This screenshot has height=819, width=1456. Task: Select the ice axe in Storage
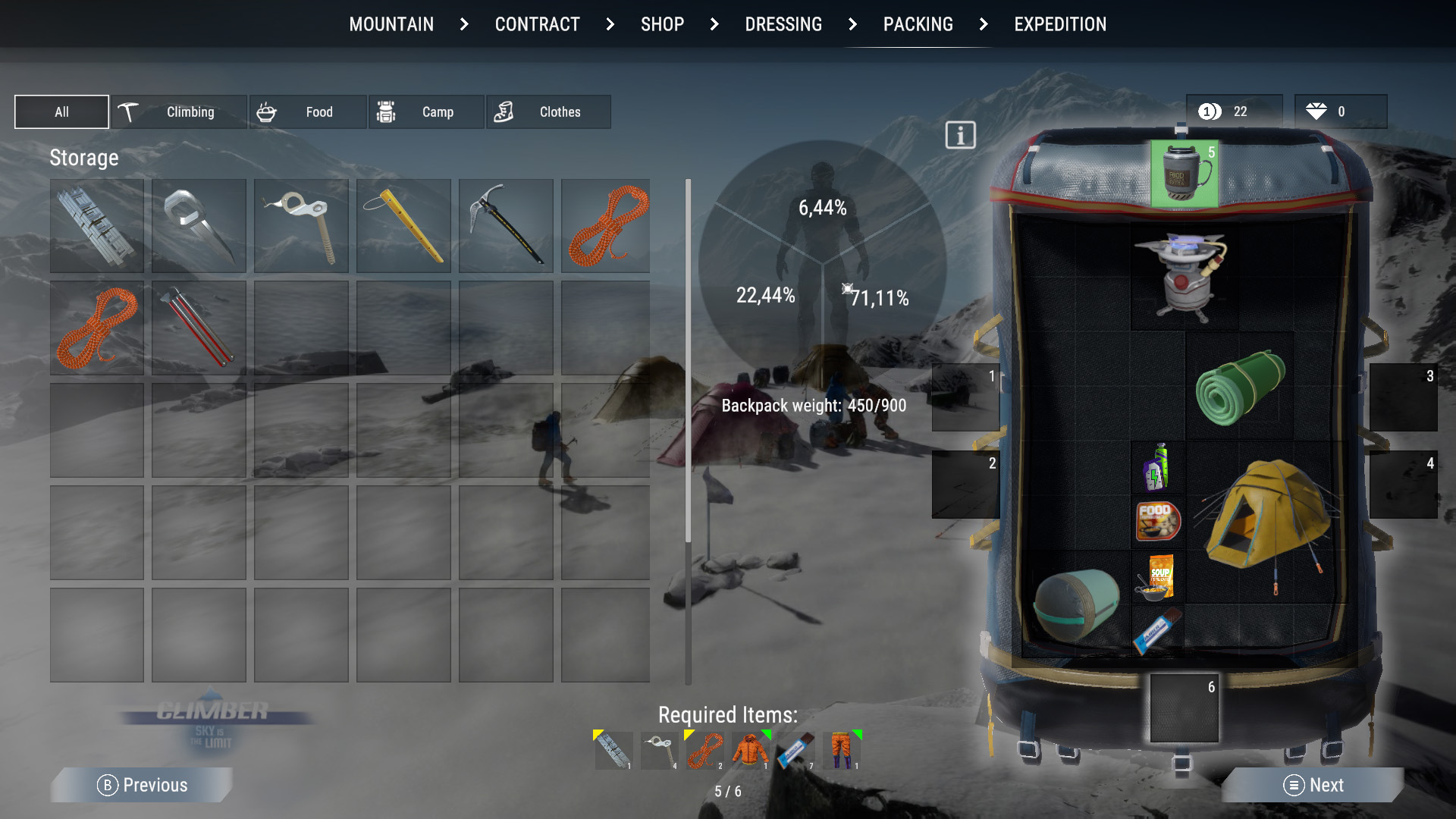coord(505,225)
